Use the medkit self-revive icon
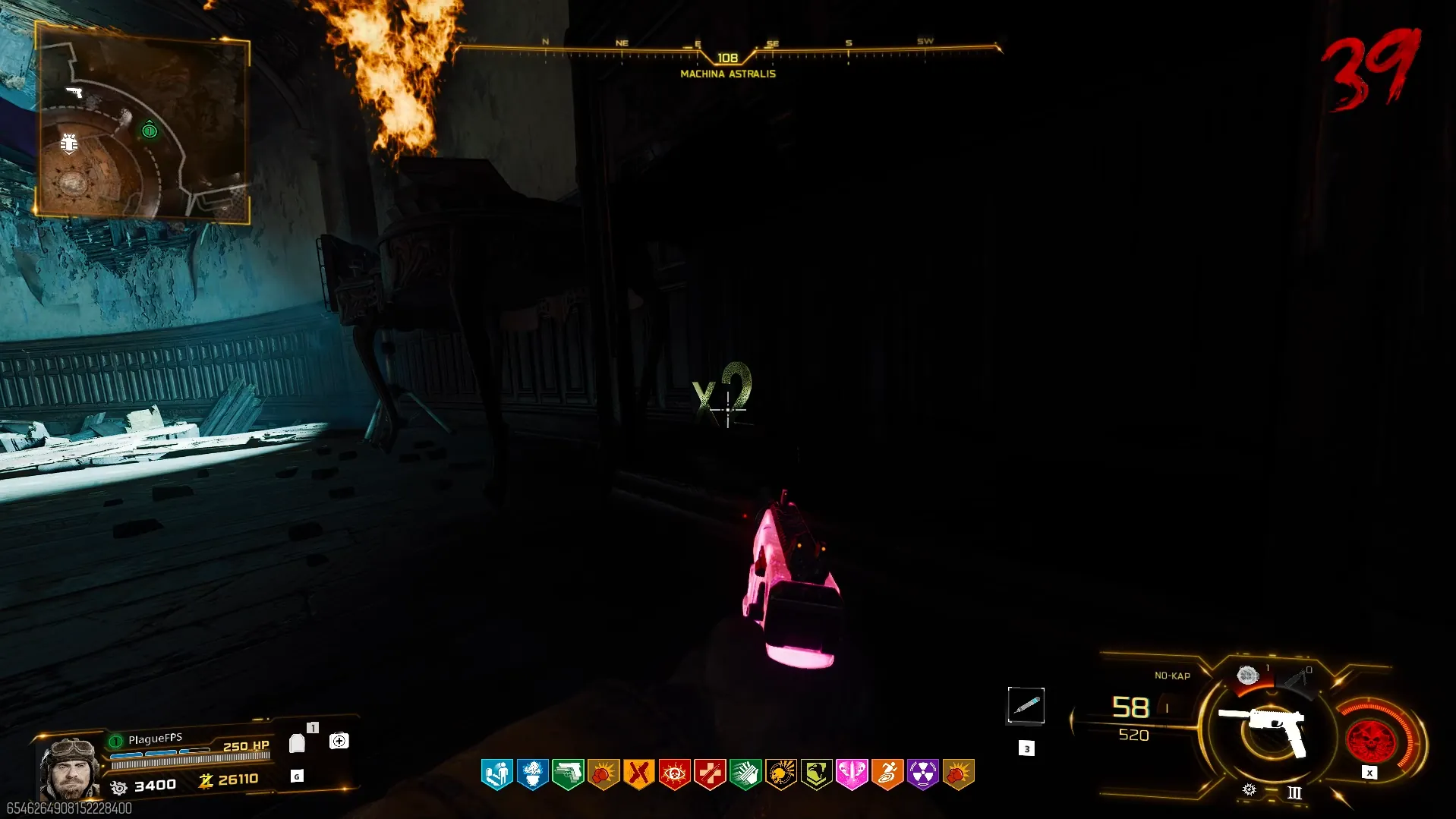Viewport: 1456px width, 819px height. [339, 741]
